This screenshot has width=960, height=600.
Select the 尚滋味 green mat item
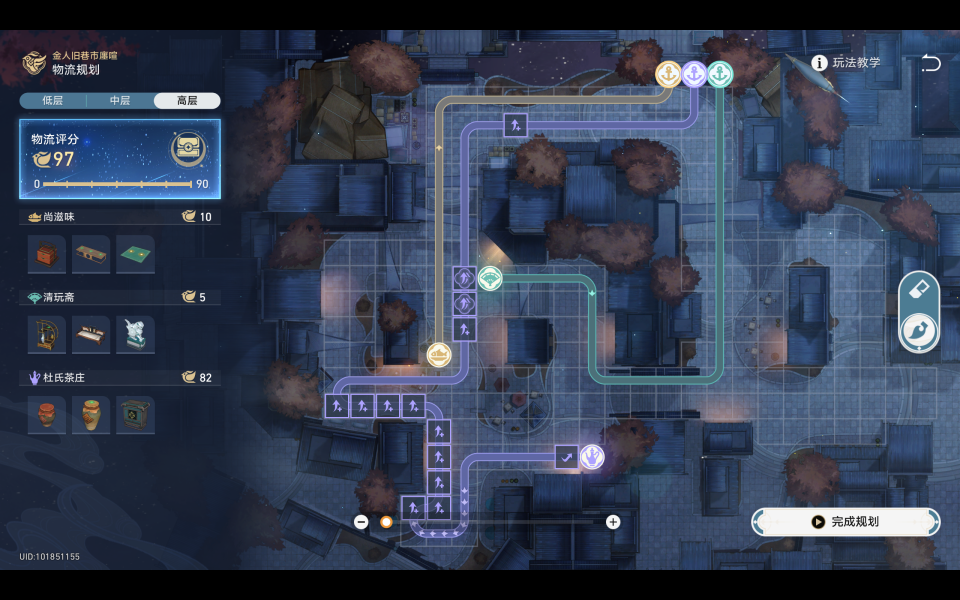135,254
